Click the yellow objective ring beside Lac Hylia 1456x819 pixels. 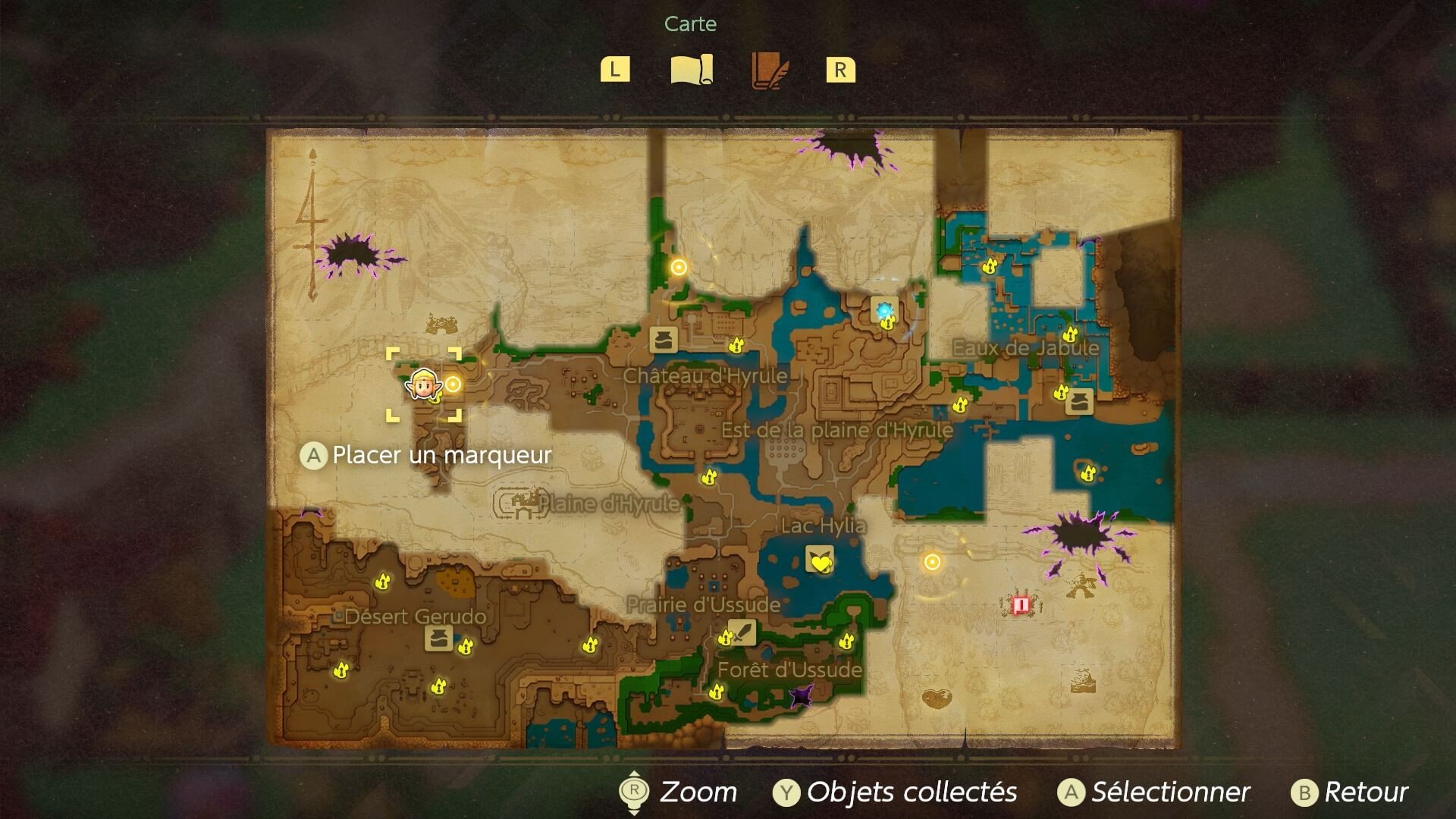point(932,562)
